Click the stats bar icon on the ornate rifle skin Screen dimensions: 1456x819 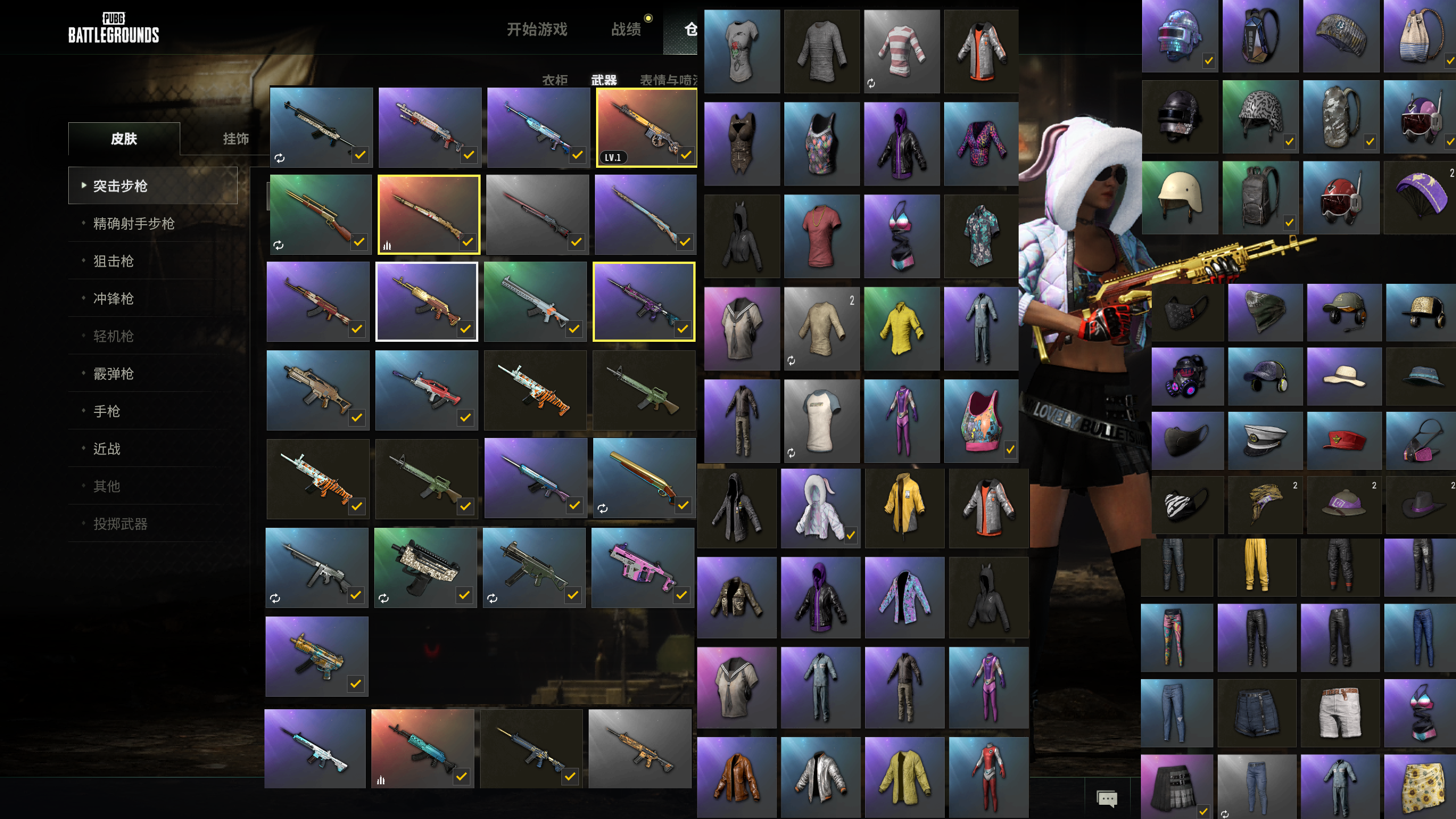[x=388, y=245]
